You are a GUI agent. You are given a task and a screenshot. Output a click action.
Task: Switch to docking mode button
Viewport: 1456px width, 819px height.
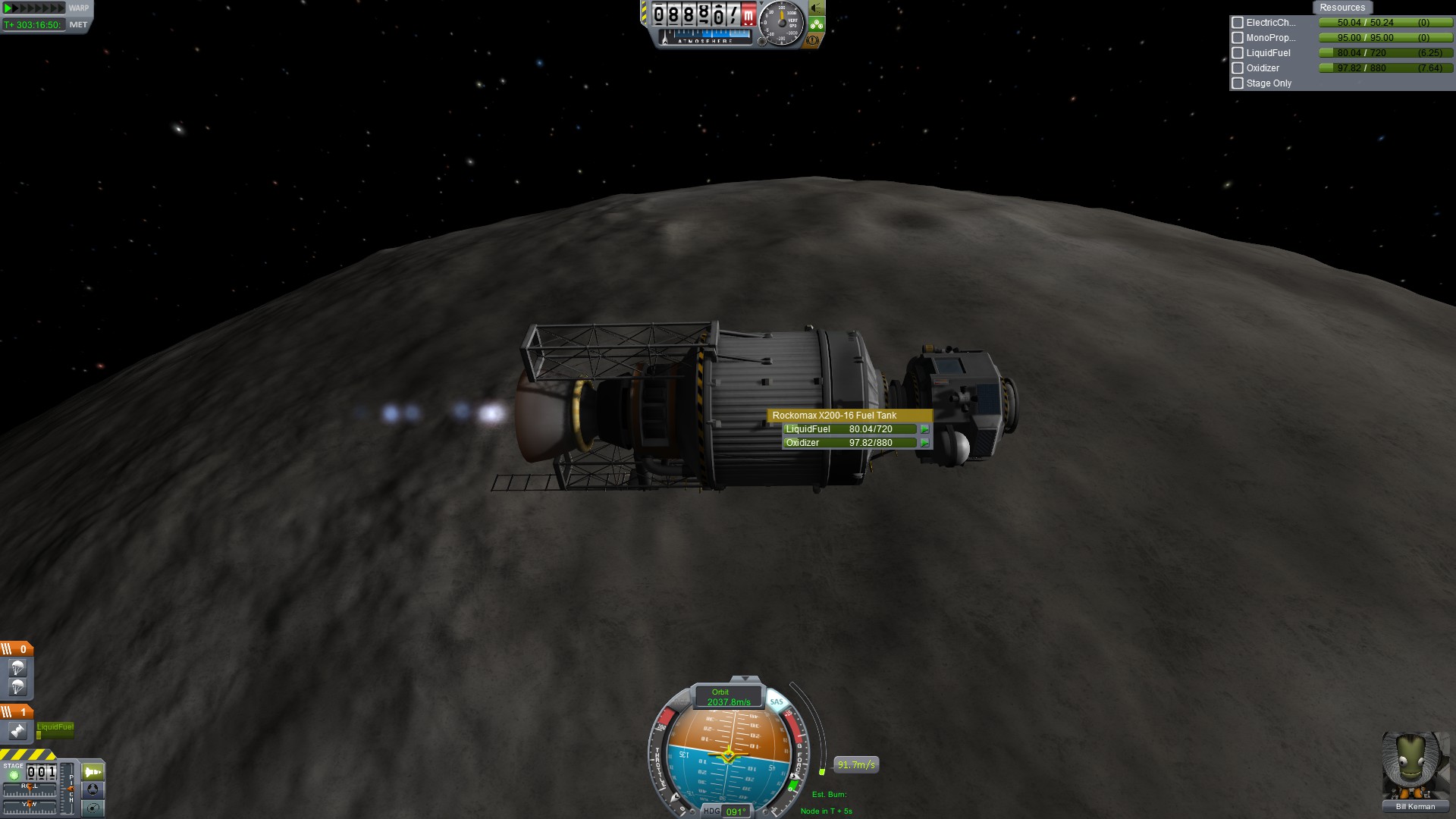point(93,789)
